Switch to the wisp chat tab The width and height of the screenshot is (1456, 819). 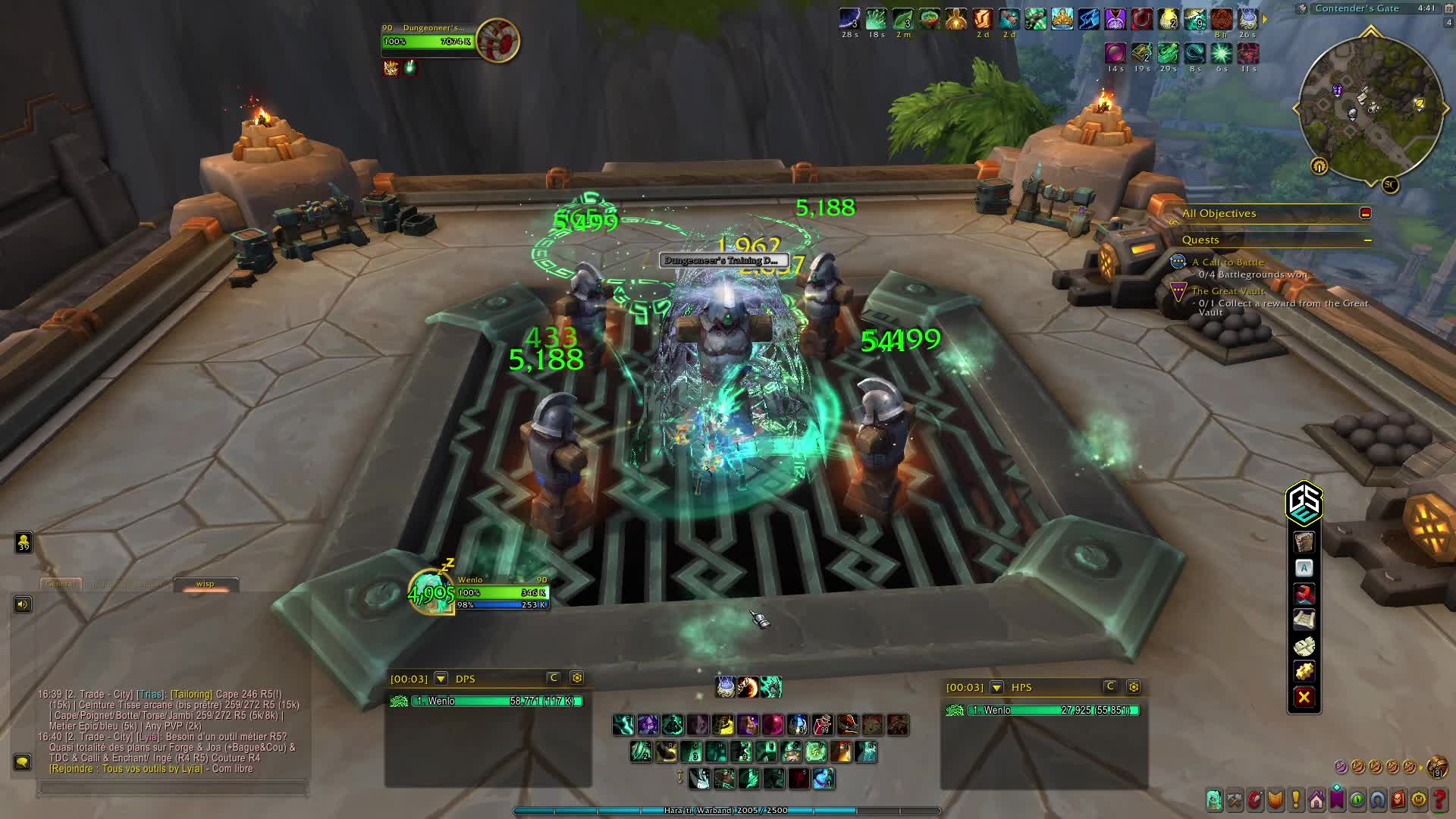pos(206,584)
